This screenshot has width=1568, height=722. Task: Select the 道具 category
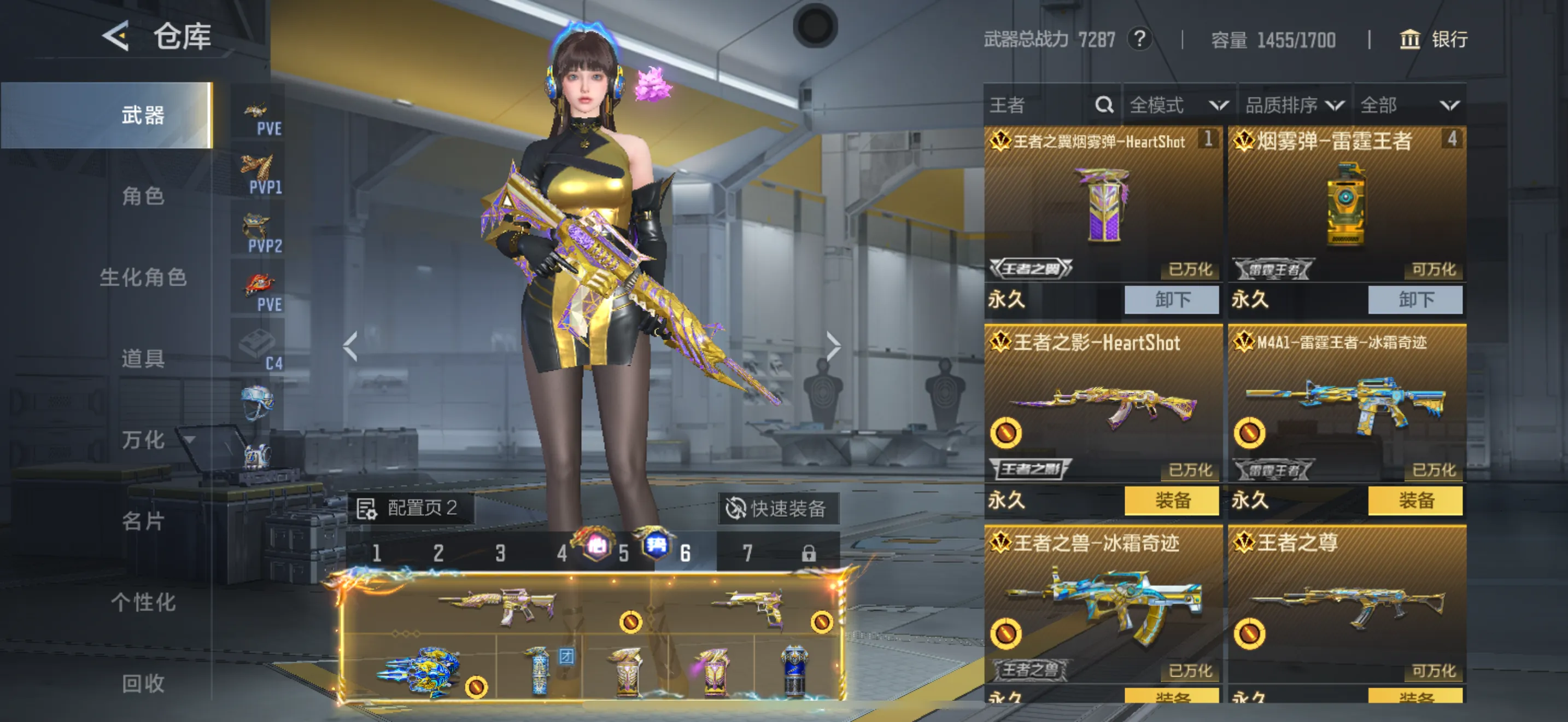pyautogui.click(x=143, y=359)
